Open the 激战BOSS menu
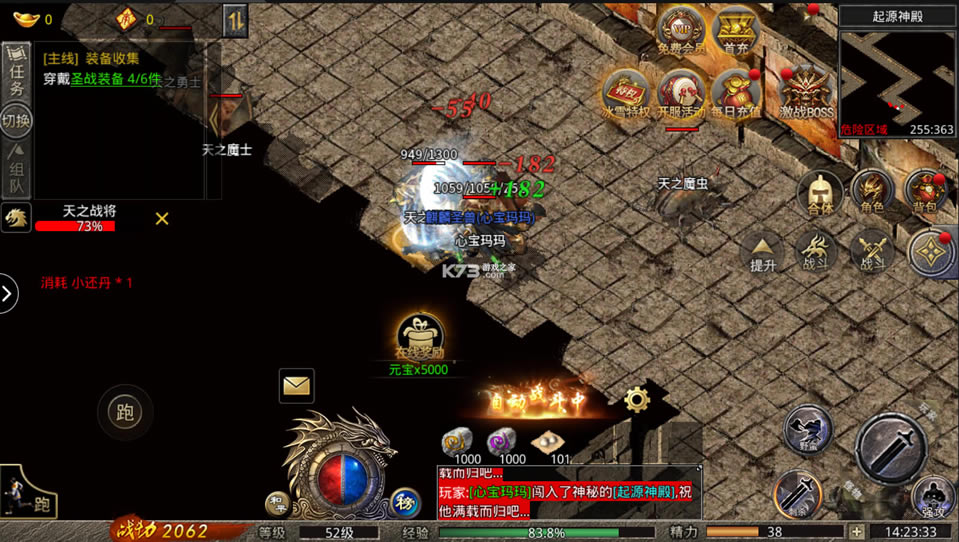959x542 pixels. pyautogui.click(x=806, y=93)
